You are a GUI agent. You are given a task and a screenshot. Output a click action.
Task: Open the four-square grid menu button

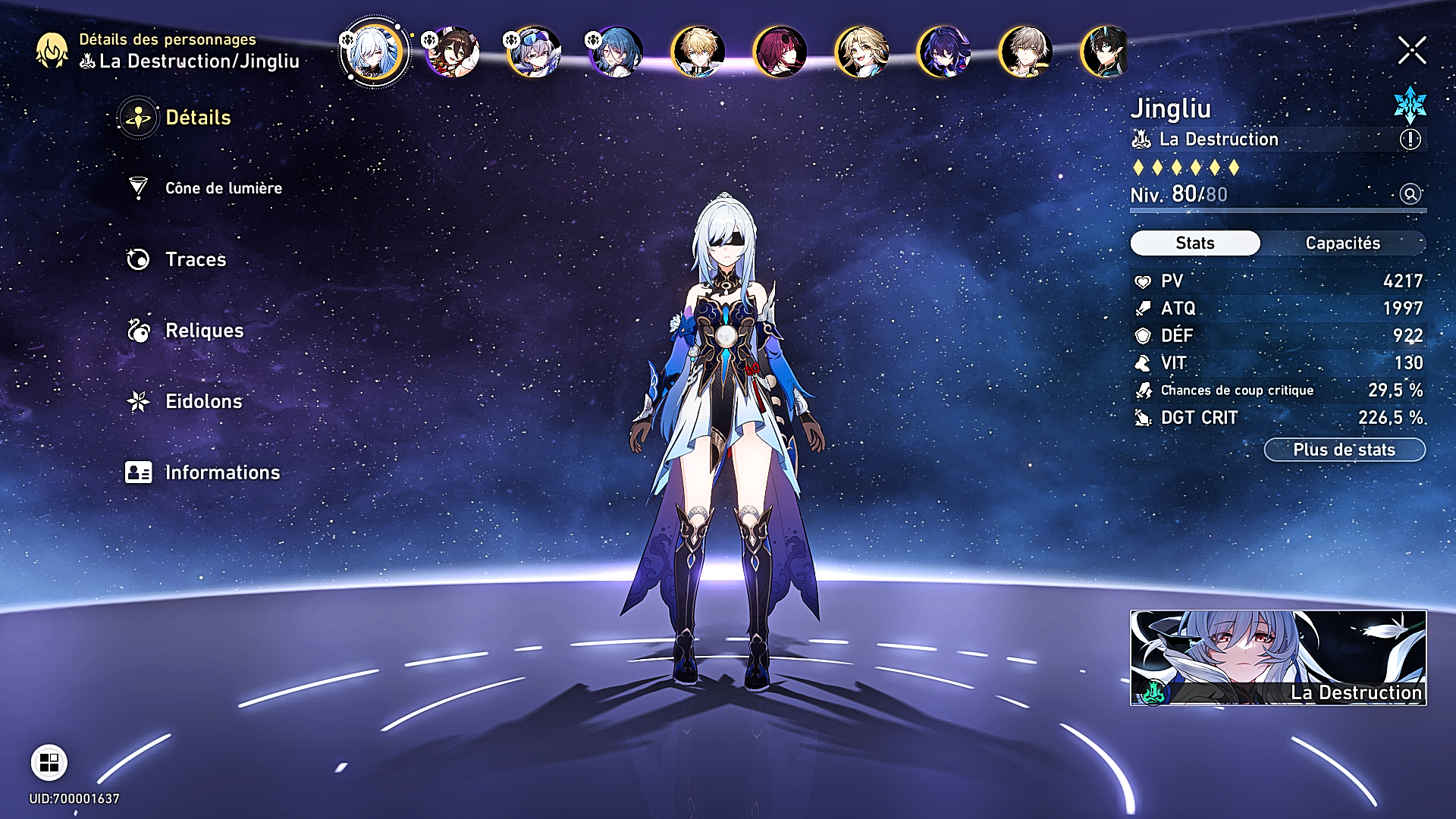click(x=49, y=762)
